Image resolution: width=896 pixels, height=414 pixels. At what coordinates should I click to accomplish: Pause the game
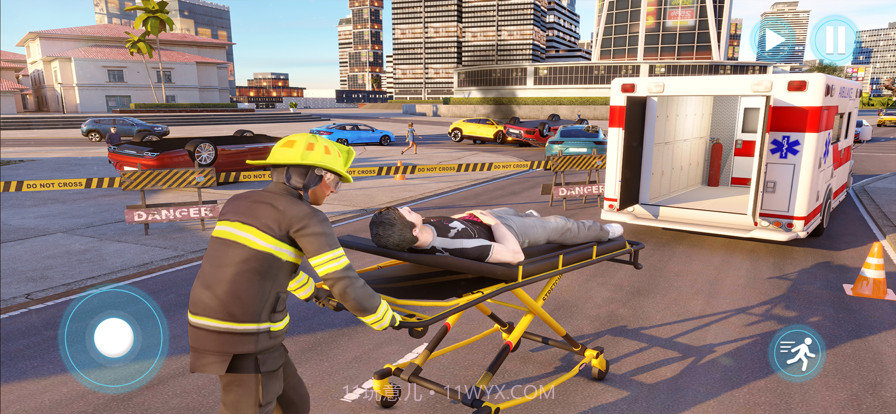[833, 41]
